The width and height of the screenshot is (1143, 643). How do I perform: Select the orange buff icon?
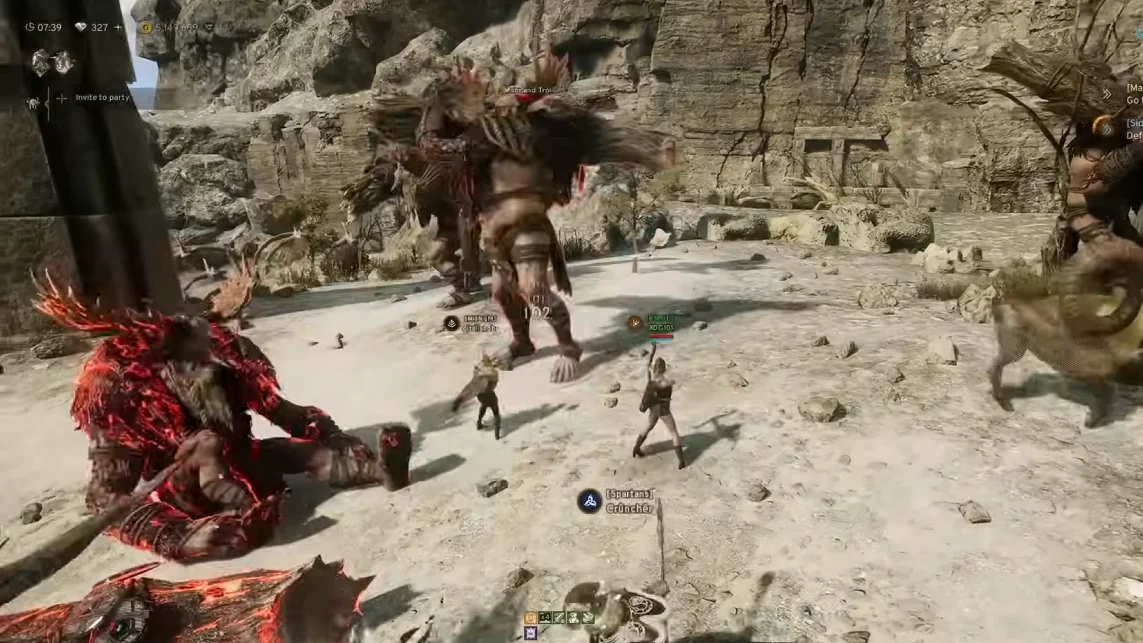531,618
